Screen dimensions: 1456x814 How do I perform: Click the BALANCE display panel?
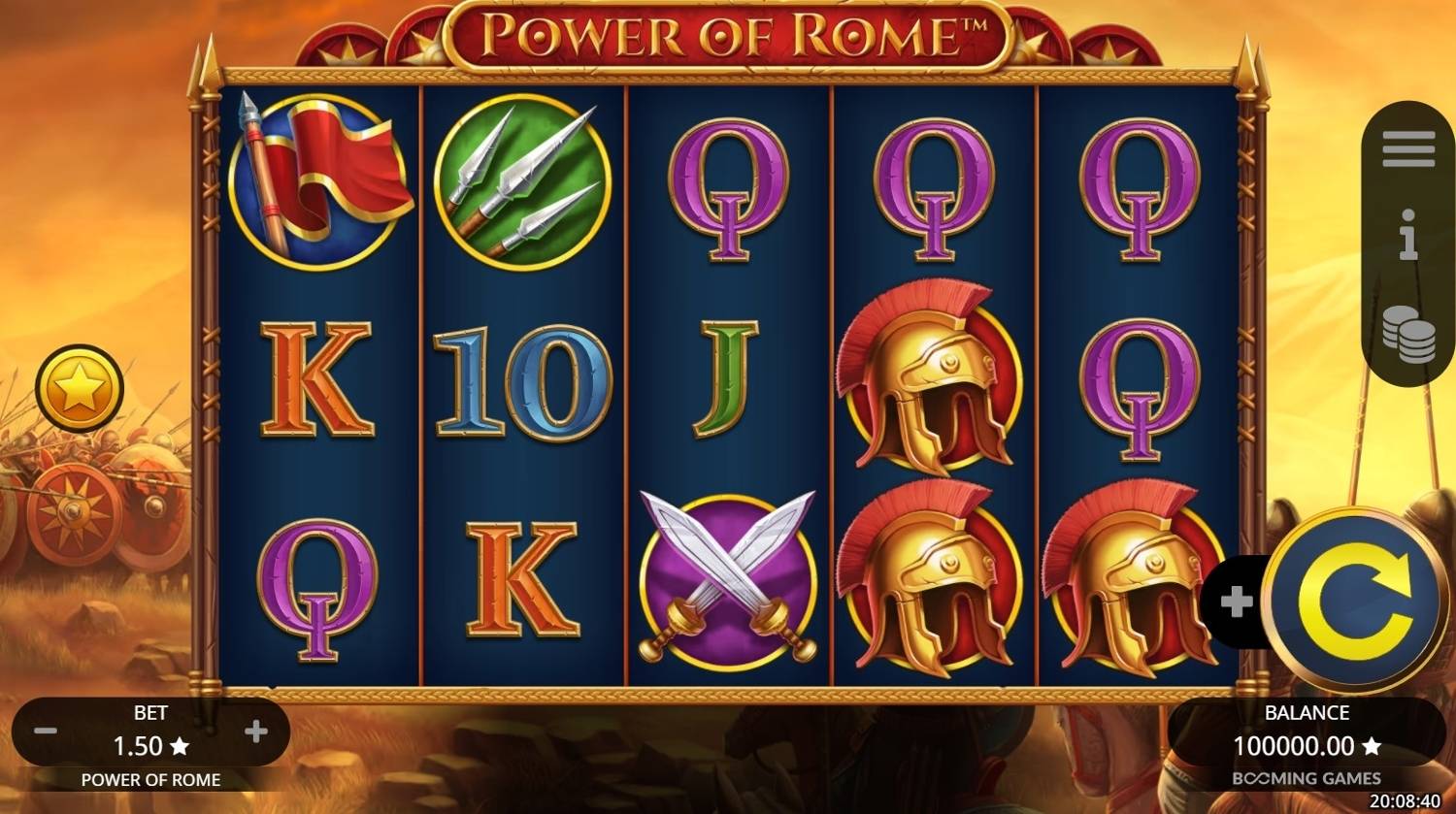1307,733
